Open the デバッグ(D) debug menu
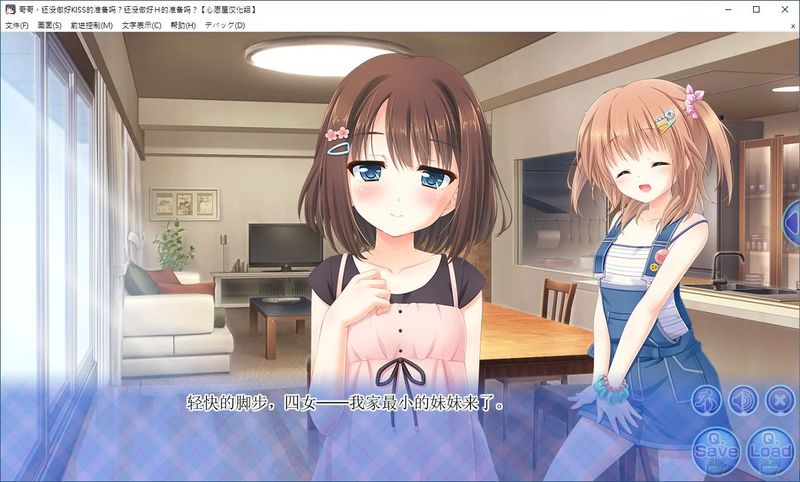Image resolution: width=800 pixels, height=482 pixels. tap(225, 25)
